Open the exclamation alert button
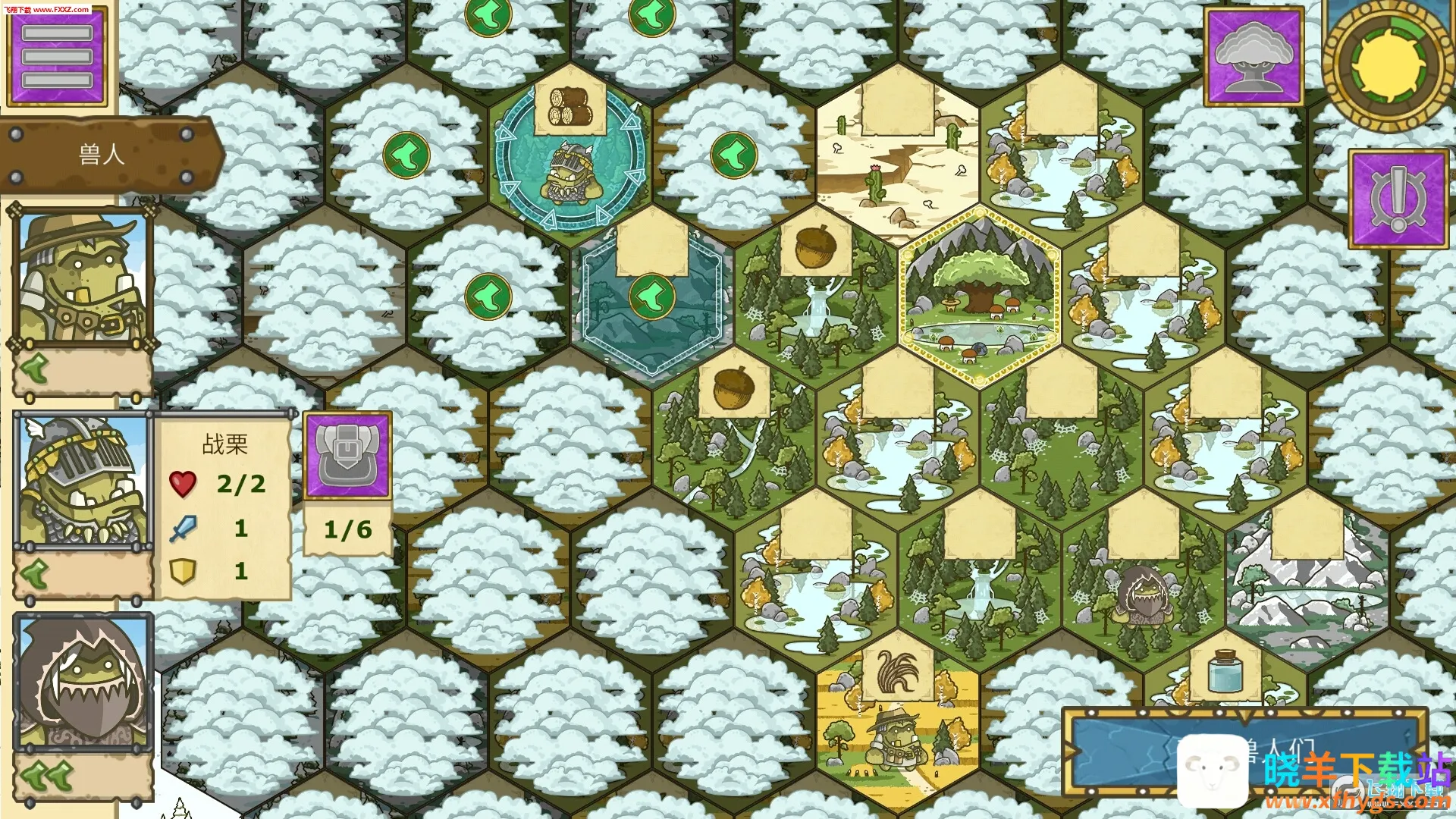 (x=1398, y=199)
